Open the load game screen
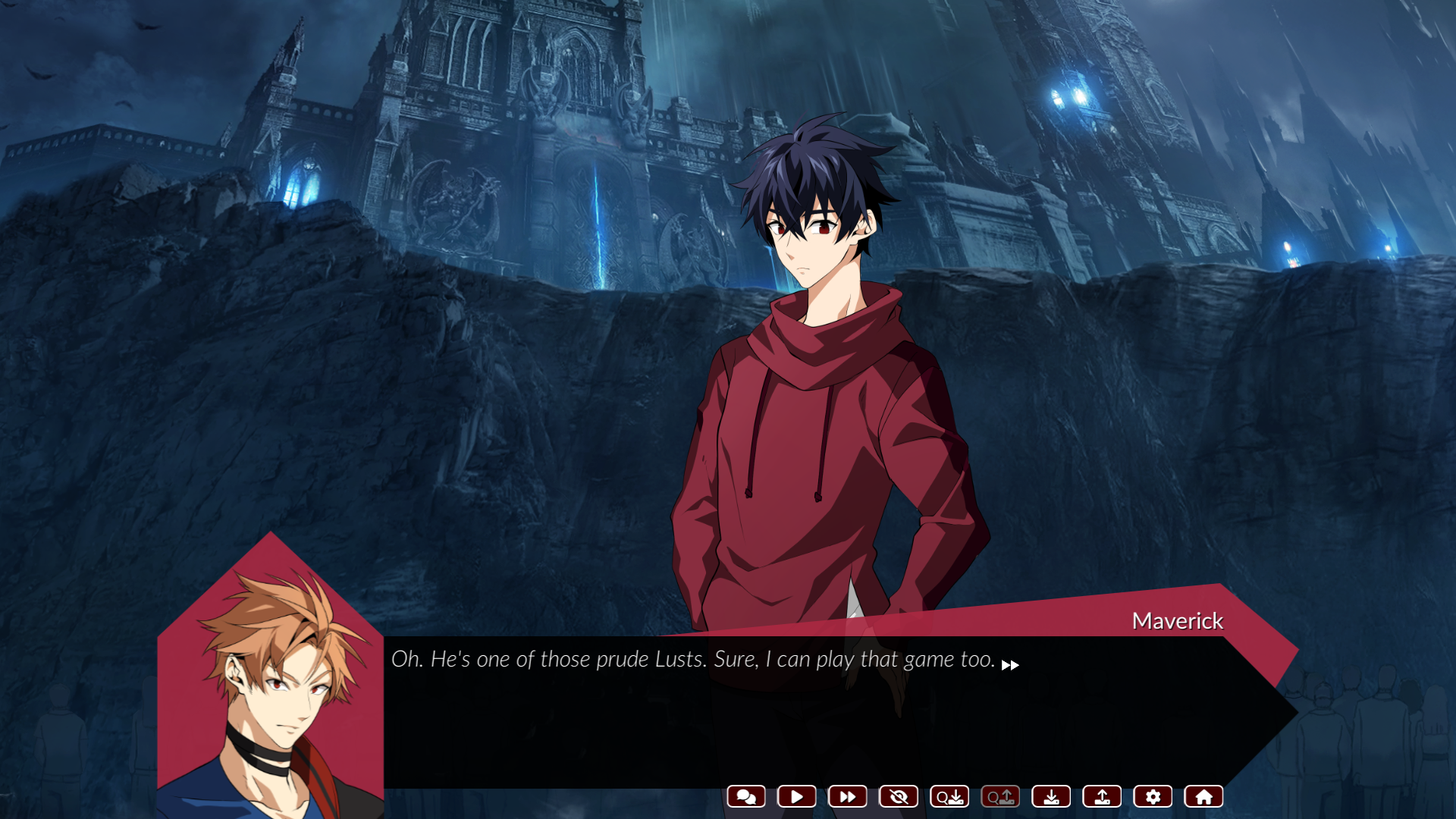The width and height of the screenshot is (1456, 819). pos(1102,796)
